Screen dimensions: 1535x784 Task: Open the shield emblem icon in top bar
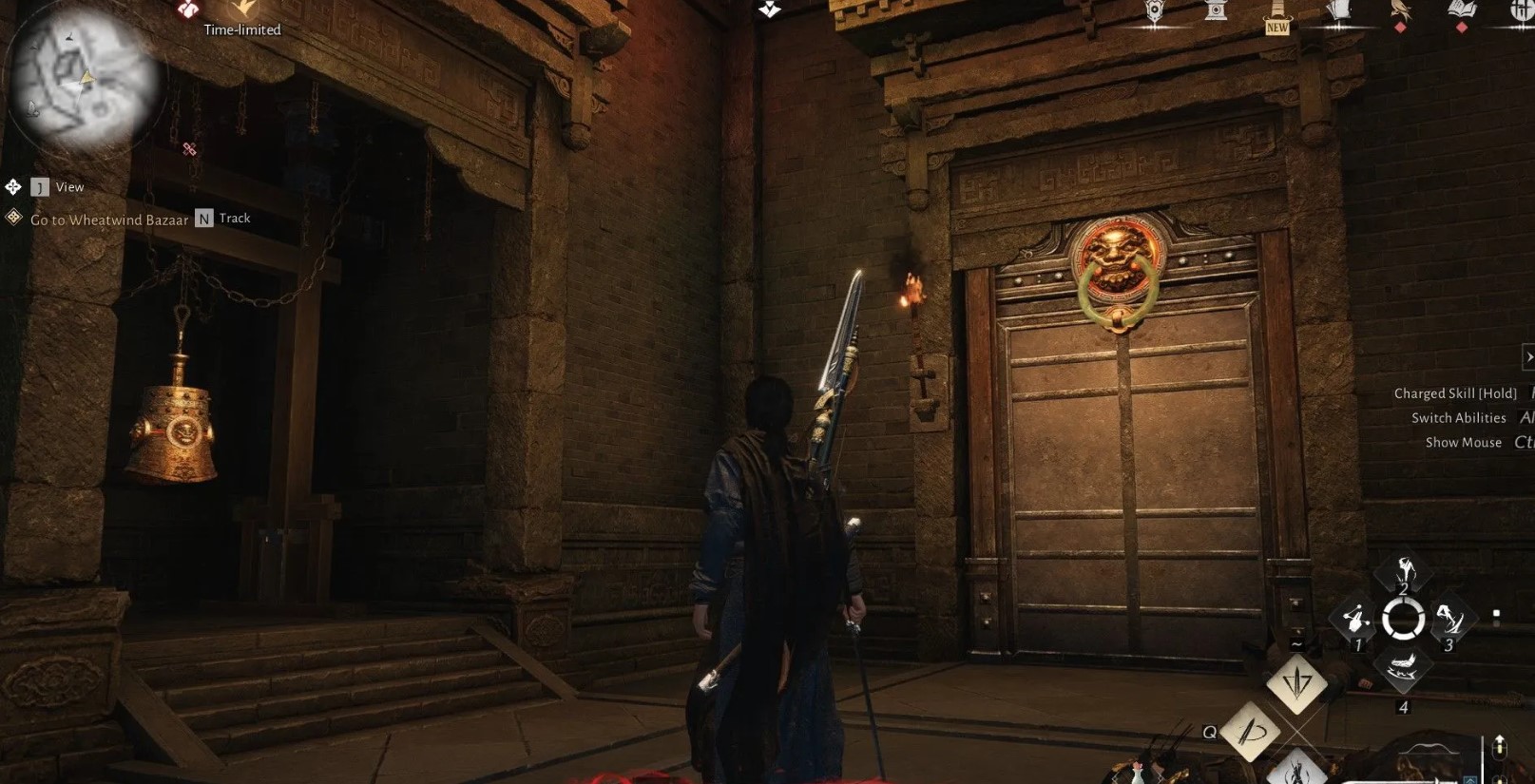[1155, 11]
